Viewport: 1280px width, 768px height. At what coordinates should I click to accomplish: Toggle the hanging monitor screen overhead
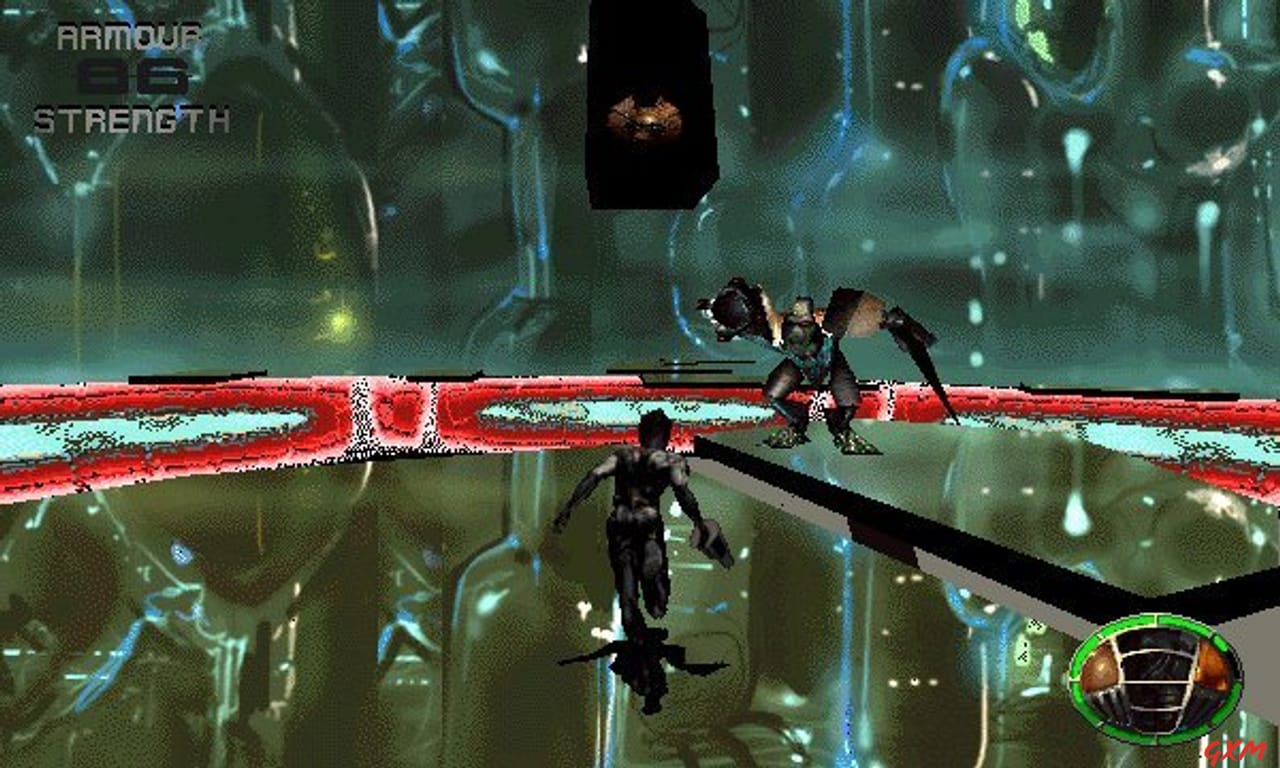(x=647, y=105)
